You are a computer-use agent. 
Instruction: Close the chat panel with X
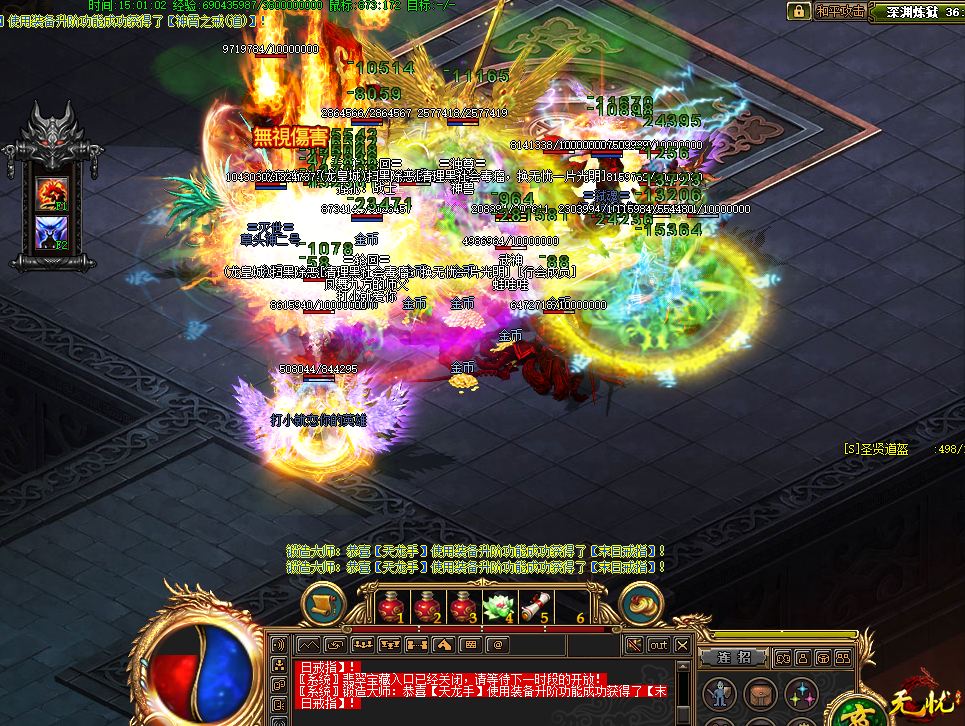click(x=682, y=645)
